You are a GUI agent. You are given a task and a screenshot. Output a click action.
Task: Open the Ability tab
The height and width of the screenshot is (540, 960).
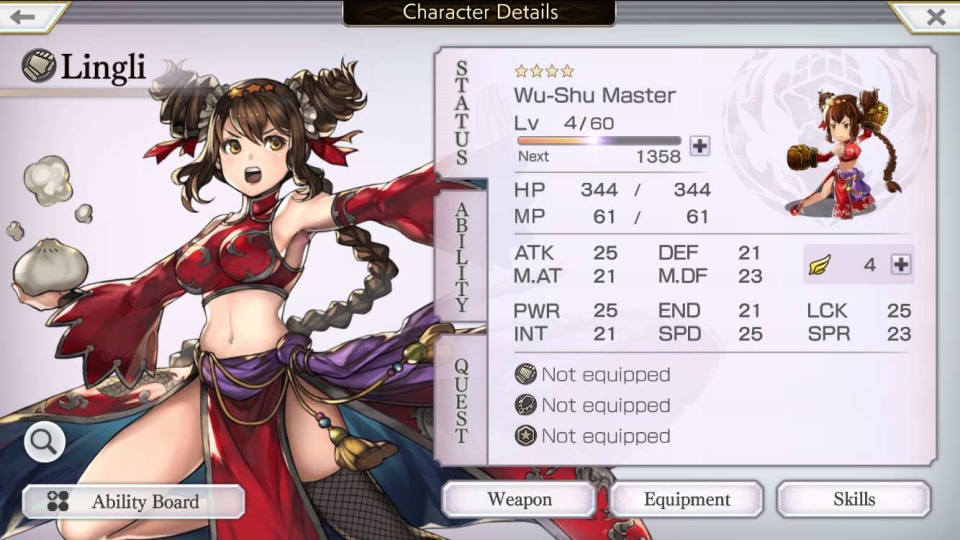[x=461, y=256]
